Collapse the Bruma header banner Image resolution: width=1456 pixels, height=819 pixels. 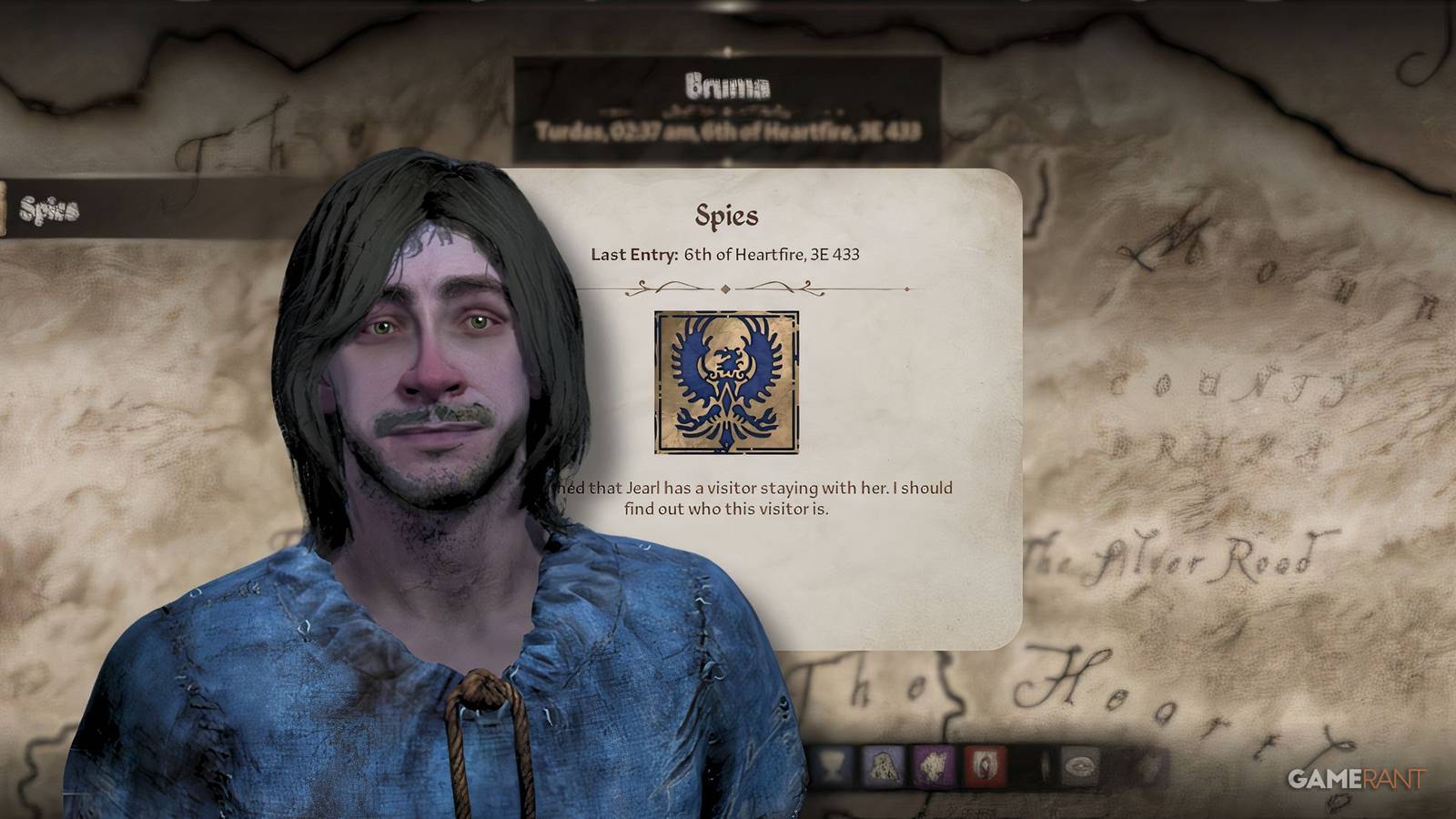tap(728, 86)
